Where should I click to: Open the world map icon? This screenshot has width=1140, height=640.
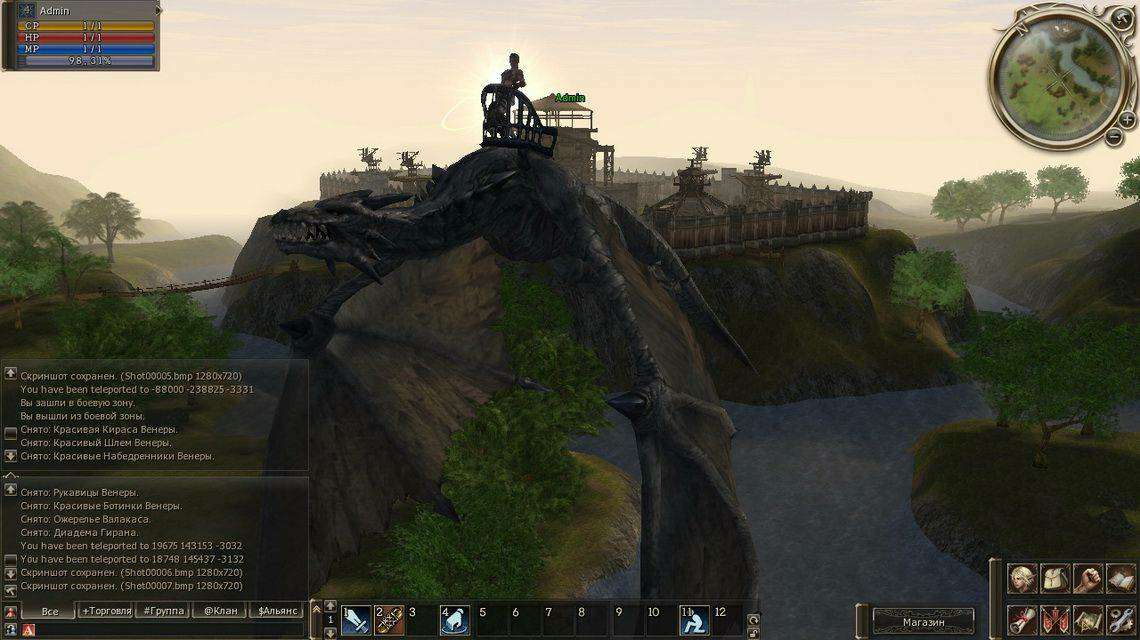coord(1088,619)
